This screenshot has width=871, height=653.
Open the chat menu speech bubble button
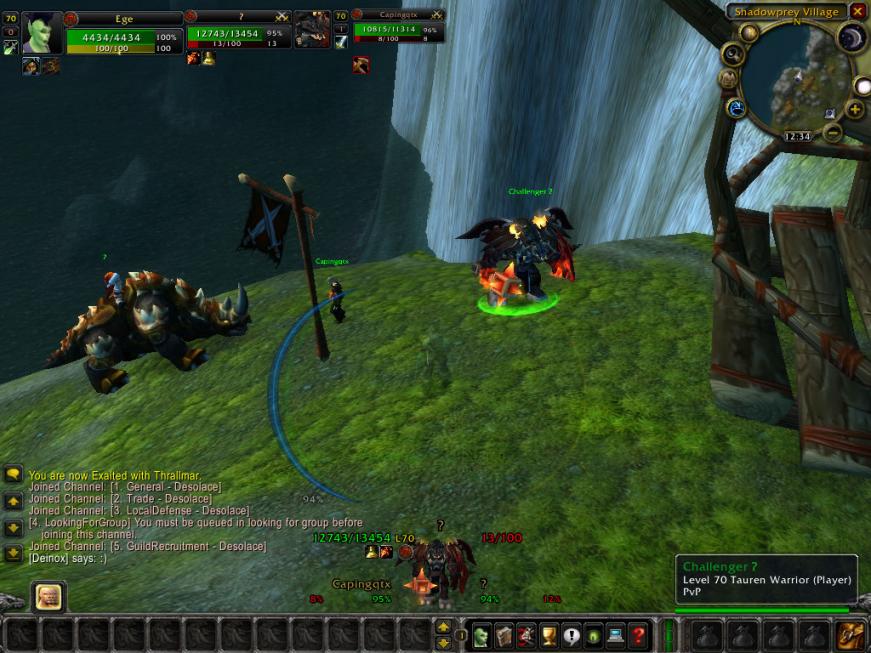tap(13, 474)
